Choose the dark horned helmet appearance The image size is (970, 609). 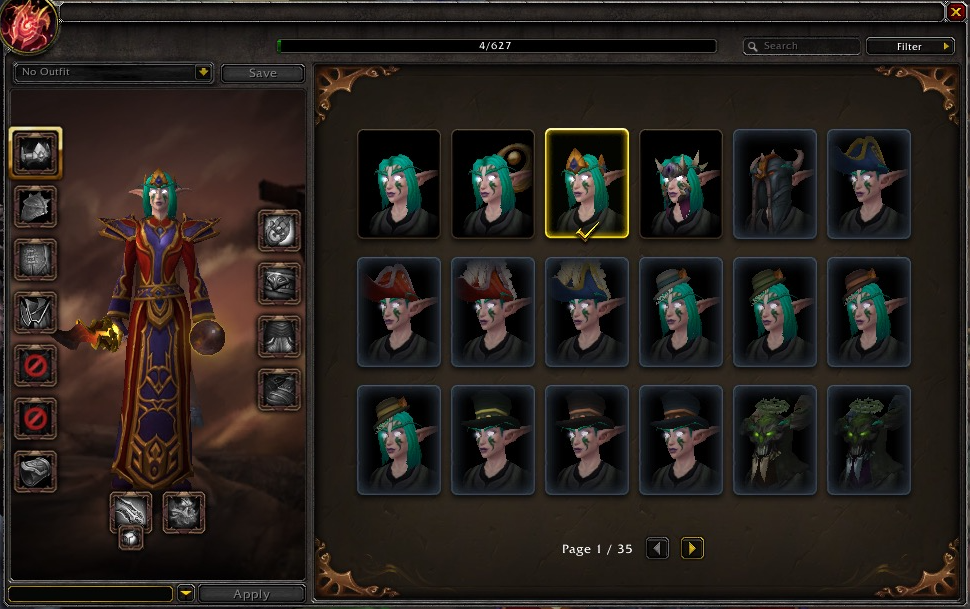(775, 184)
